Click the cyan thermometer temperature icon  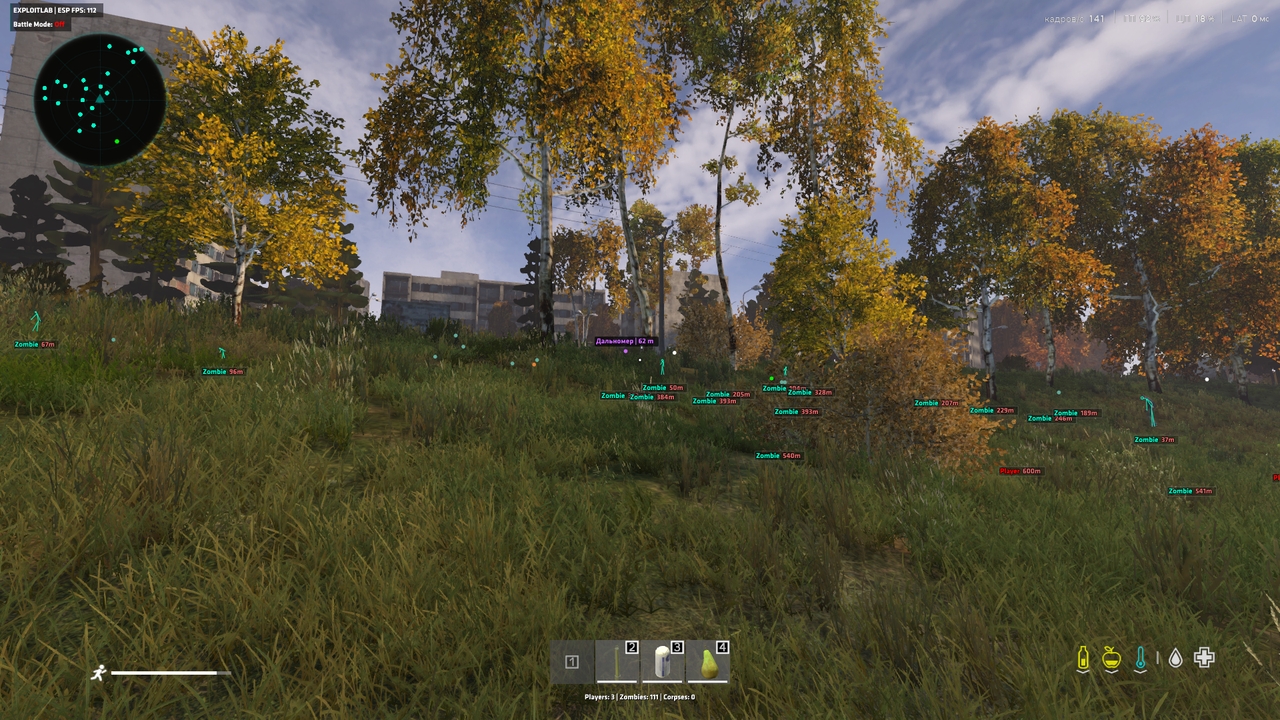click(x=1141, y=658)
